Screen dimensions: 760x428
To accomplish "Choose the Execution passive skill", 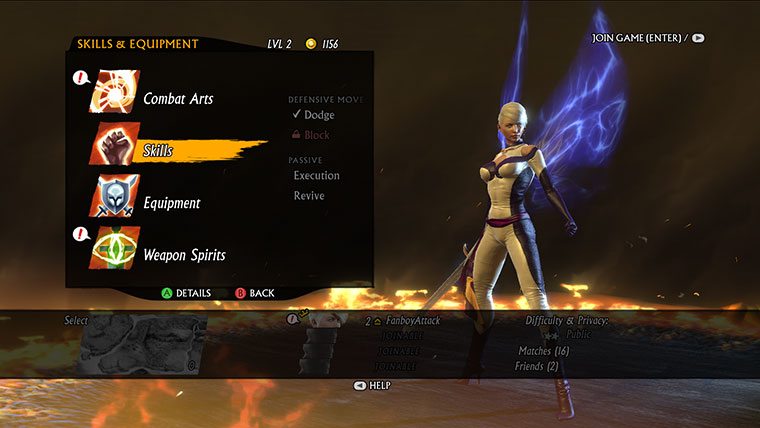I will click(316, 176).
